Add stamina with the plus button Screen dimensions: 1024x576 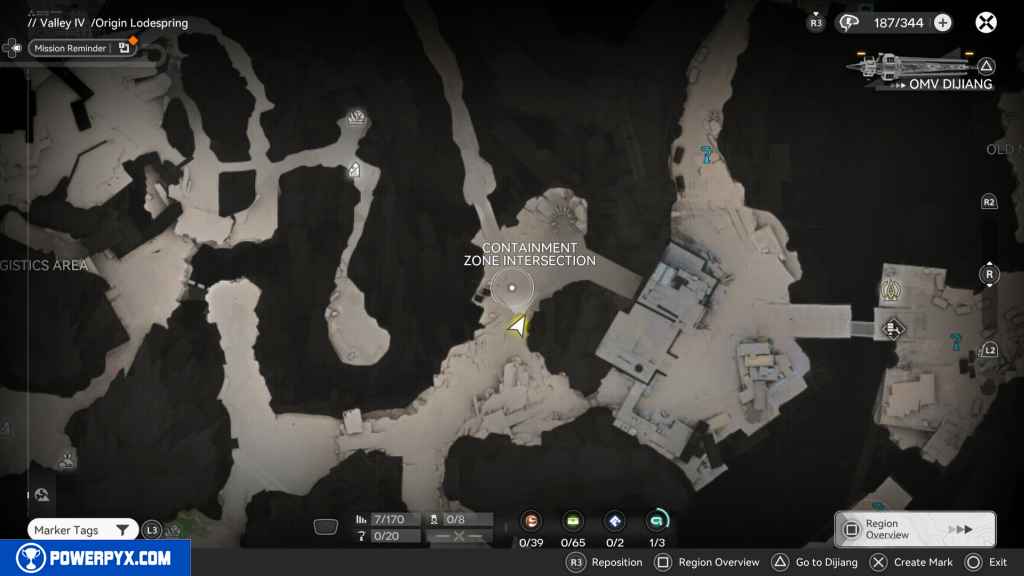coord(942,23)
